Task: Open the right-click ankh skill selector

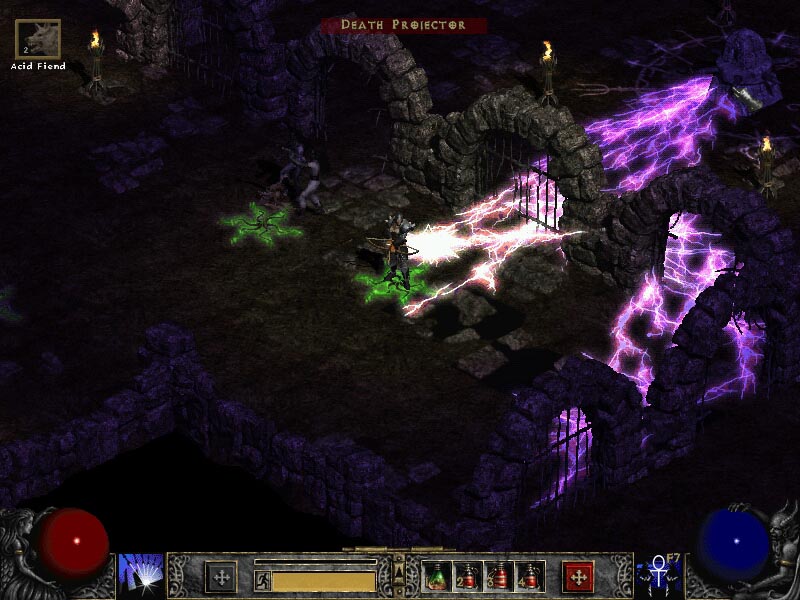Action: tap(659, 575)
